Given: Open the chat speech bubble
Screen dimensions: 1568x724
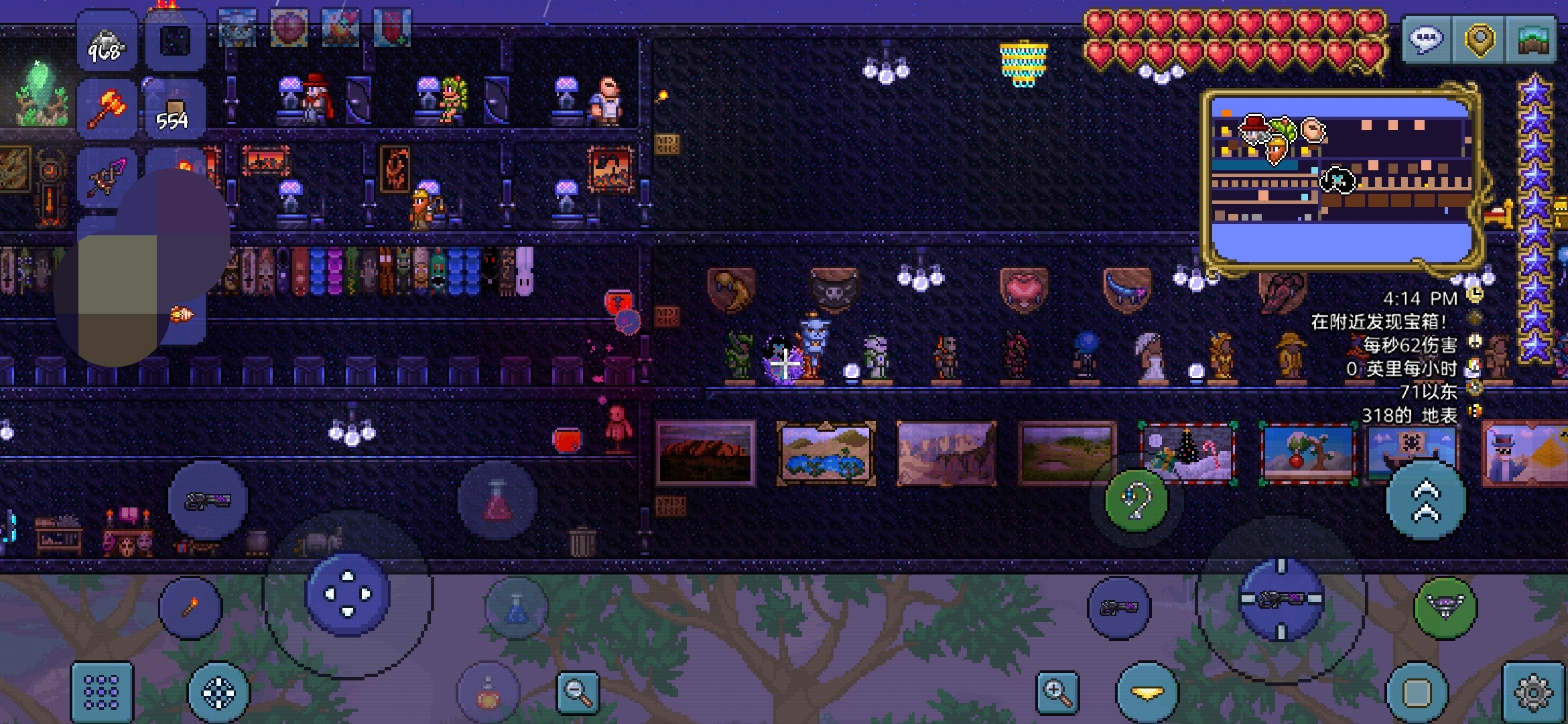Looking at the screenshot, I should click(x=1426, y=40).
